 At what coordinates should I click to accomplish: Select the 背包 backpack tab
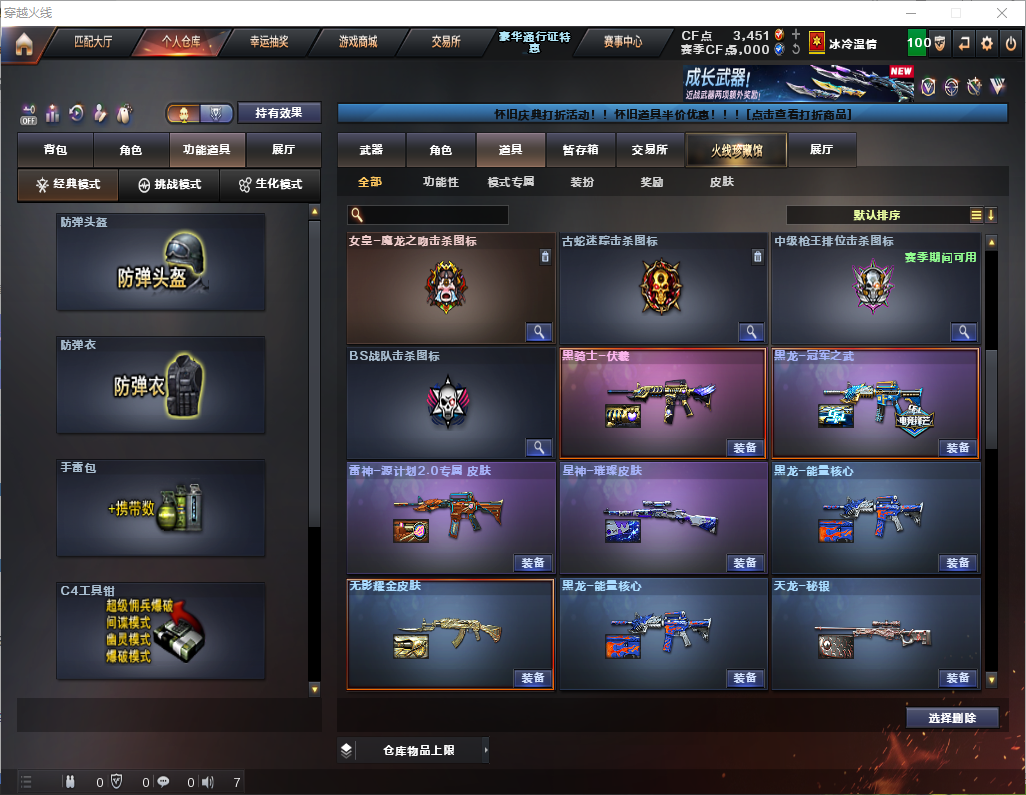(55, 150)
